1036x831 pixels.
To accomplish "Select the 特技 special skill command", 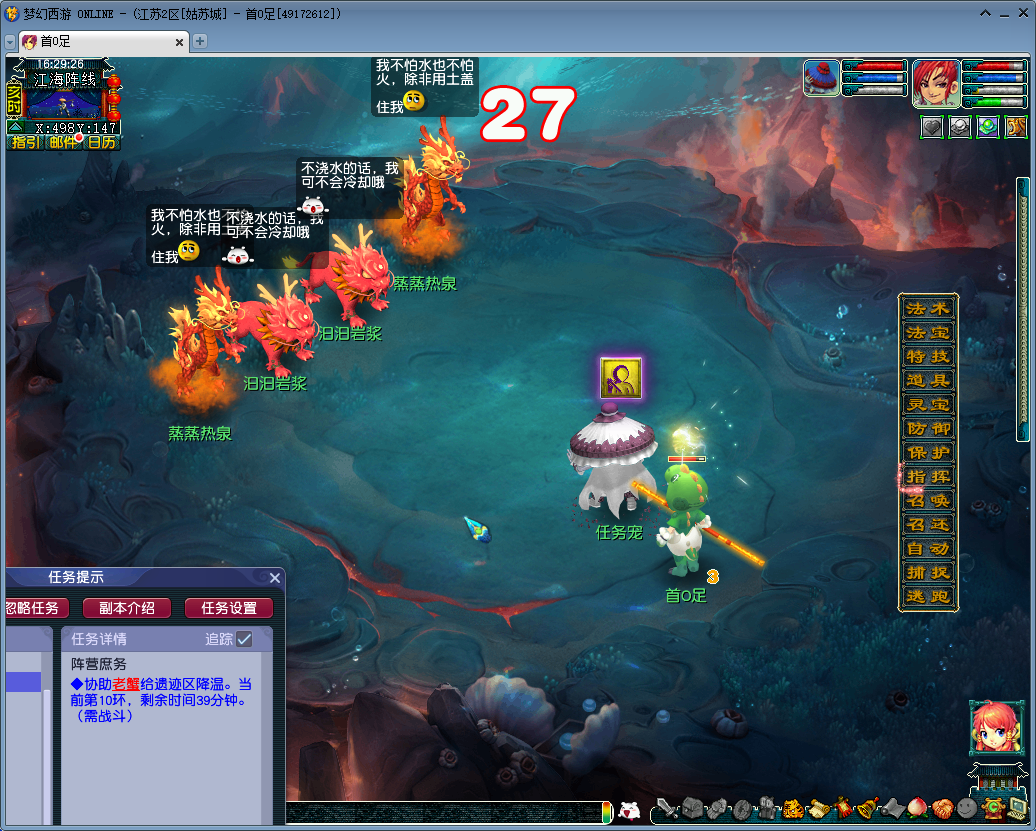I will pyautogui.click(x=927, y=356).
